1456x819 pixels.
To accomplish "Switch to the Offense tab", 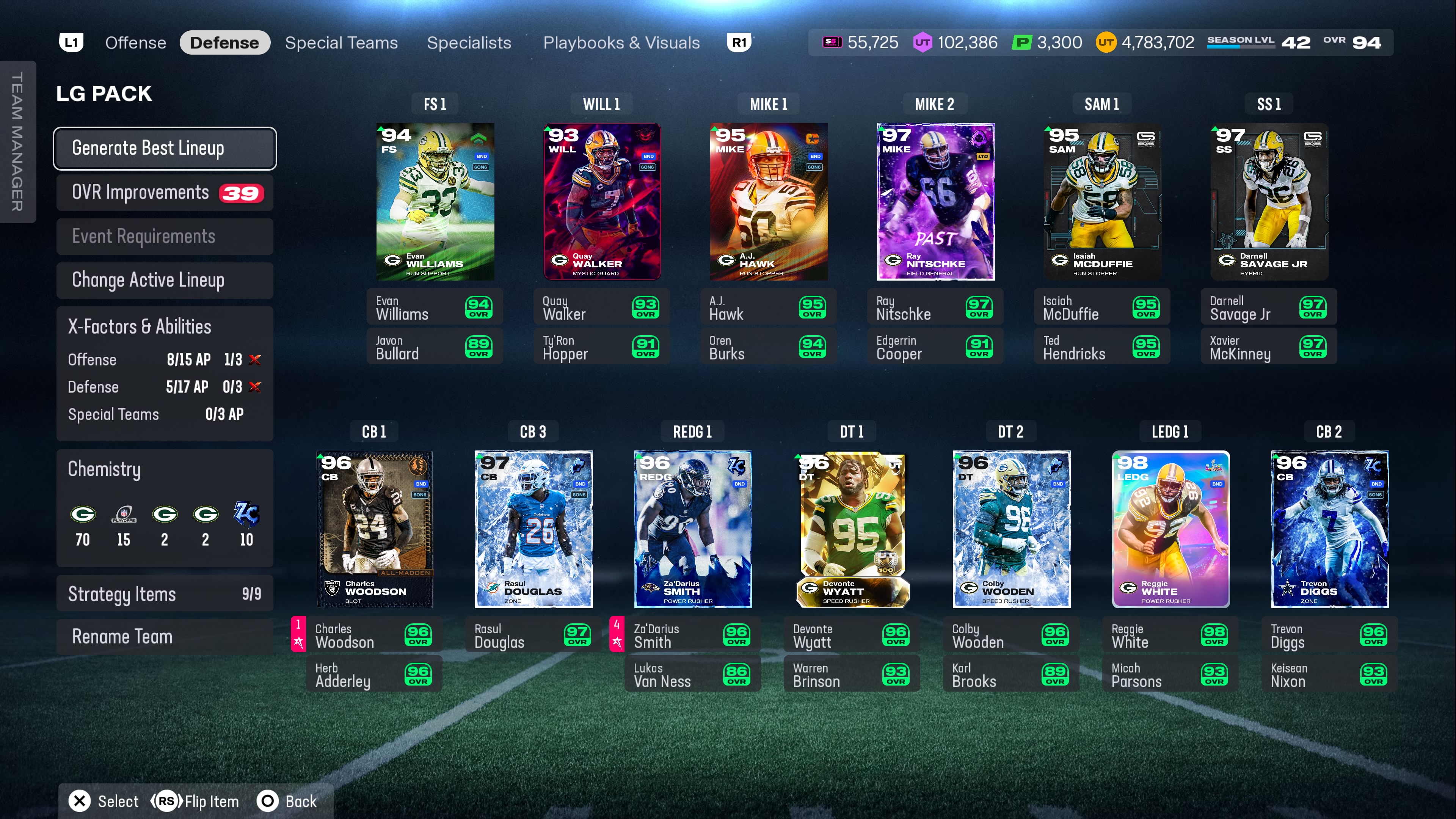I will [136, 43].
